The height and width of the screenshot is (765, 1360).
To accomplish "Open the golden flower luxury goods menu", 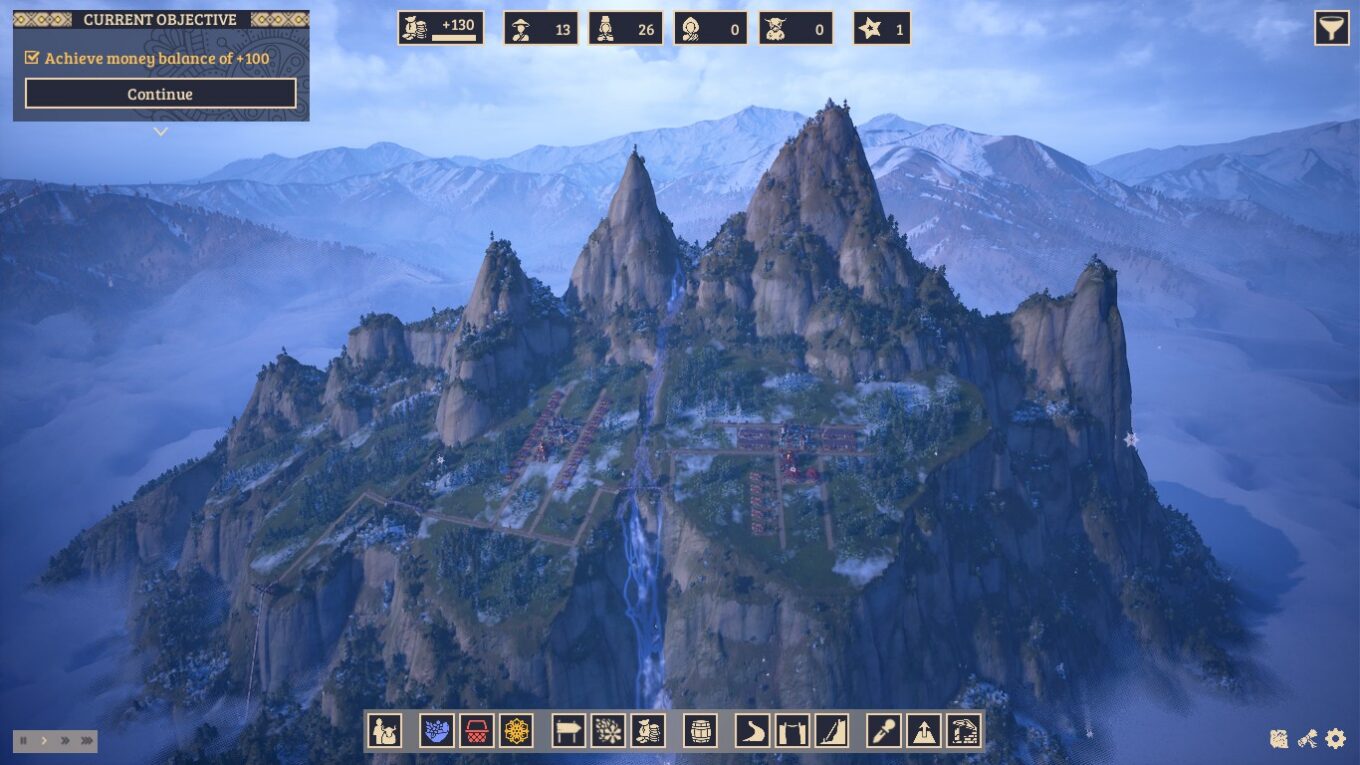I will [x=514, y=731].
